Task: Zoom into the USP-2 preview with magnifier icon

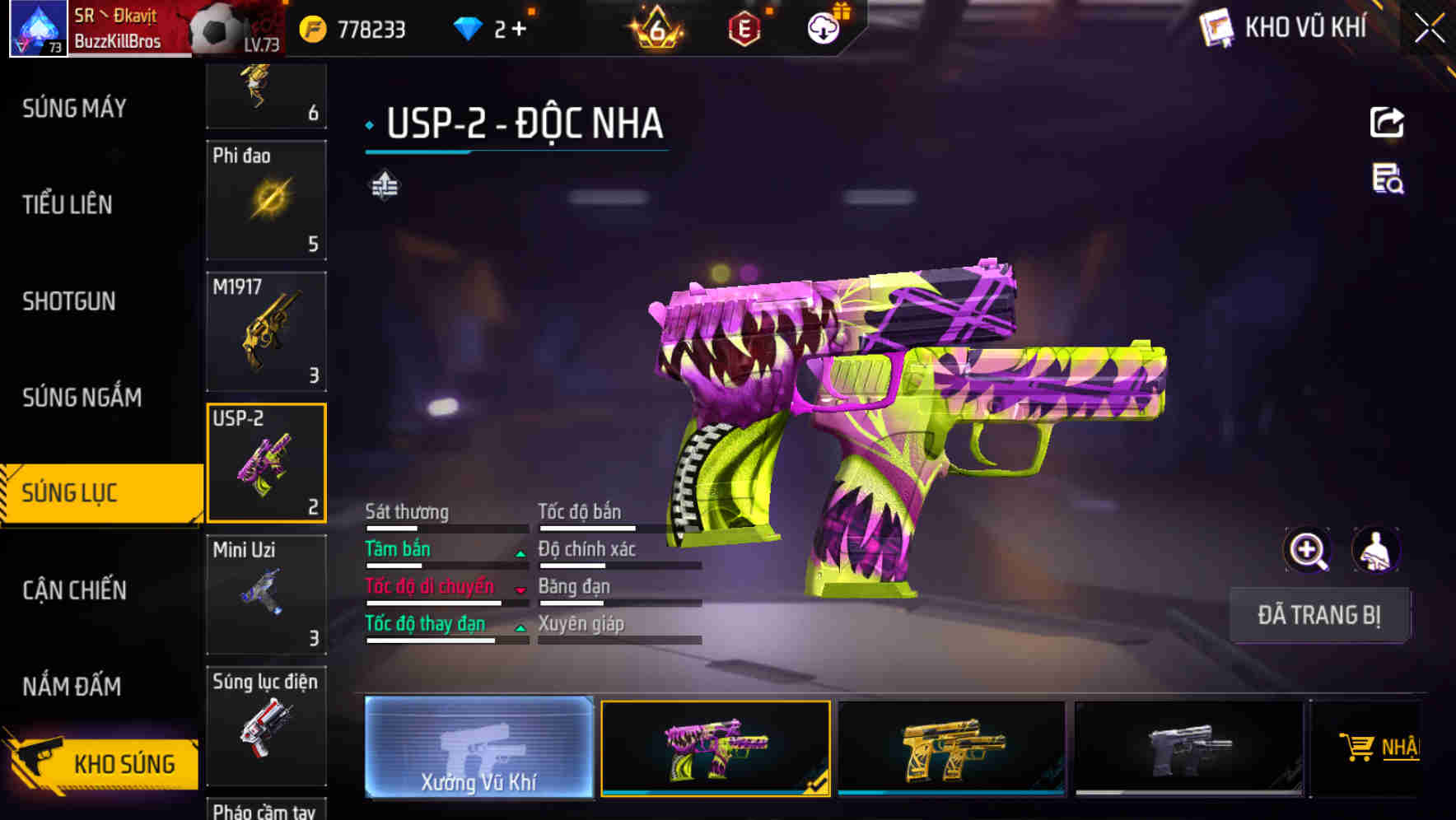Action: 1309,549
